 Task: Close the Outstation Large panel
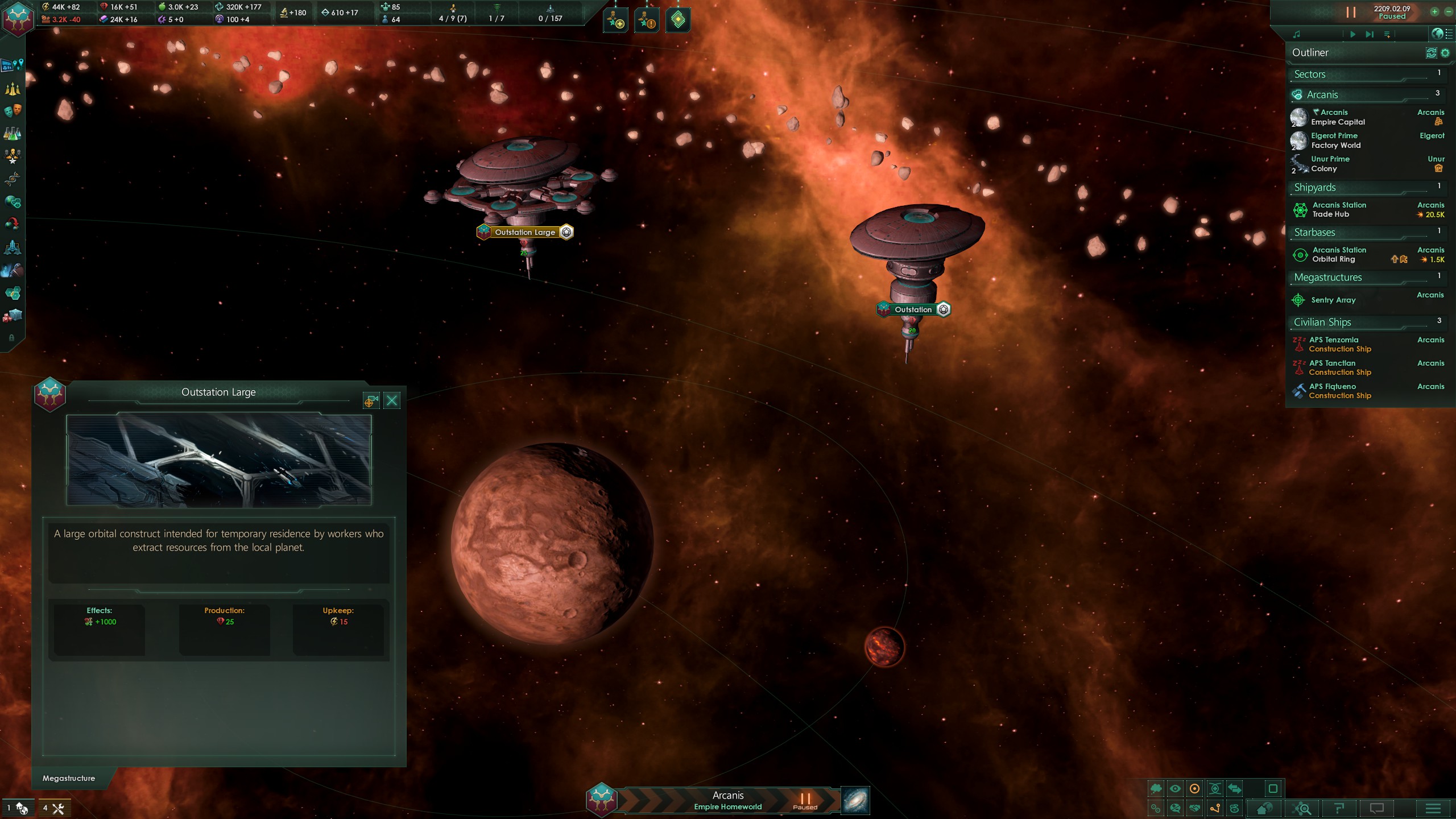point(392,401)
